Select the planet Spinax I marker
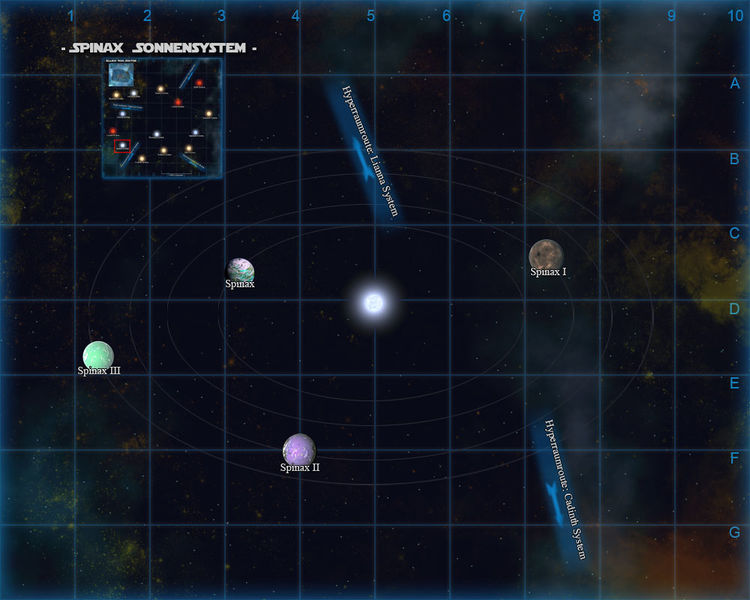Screen dimensions: 750x600 (547, 256)
